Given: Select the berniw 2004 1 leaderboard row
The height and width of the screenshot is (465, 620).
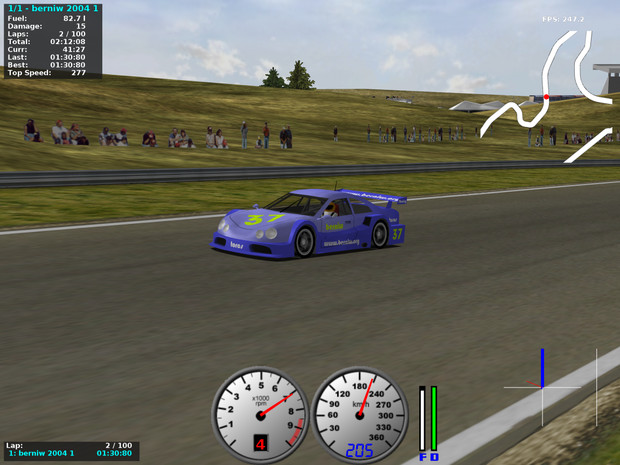Looking at the screenshot, I should coord(70,453).
